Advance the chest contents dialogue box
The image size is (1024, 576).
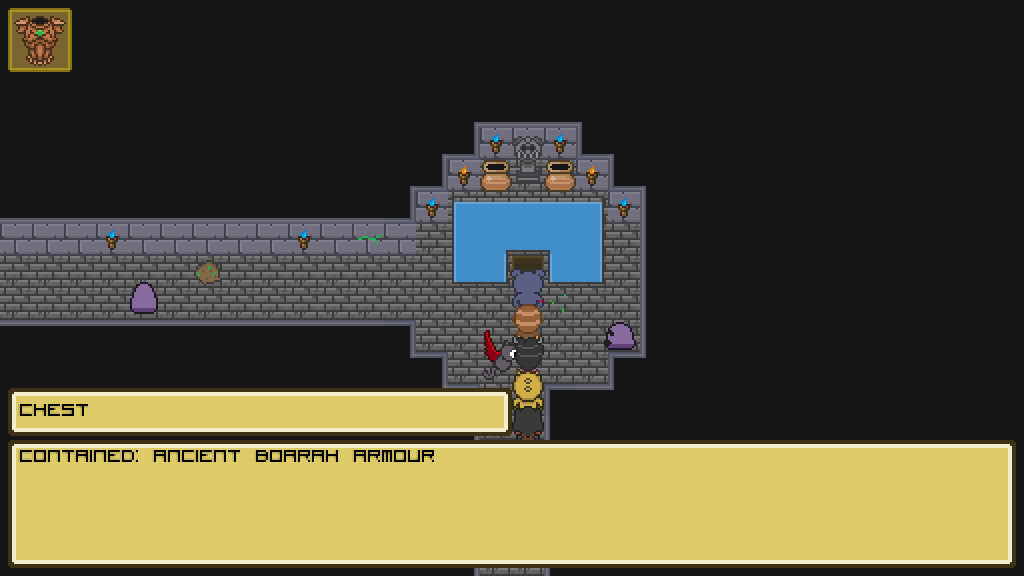click(512, 503)
